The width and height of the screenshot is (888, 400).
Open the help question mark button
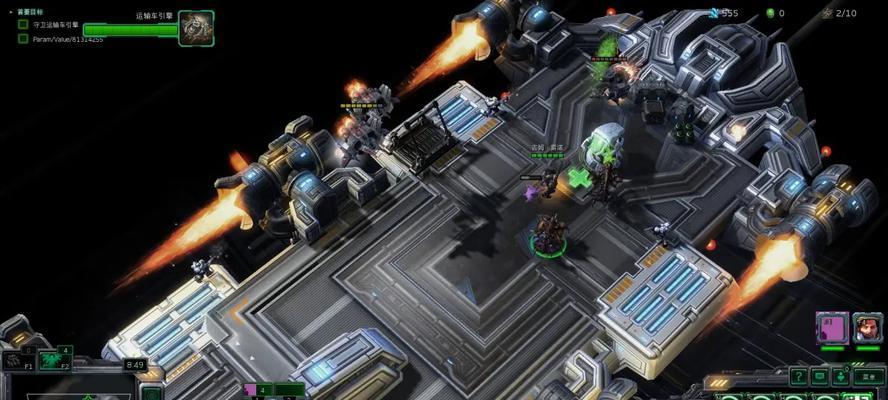click(798, 376)
